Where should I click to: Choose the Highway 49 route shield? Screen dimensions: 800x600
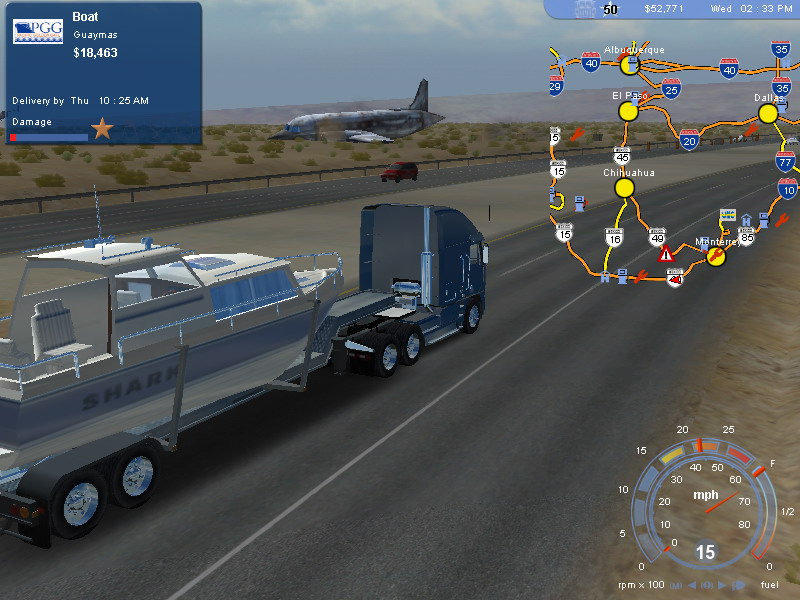click(x=657, y=236)
